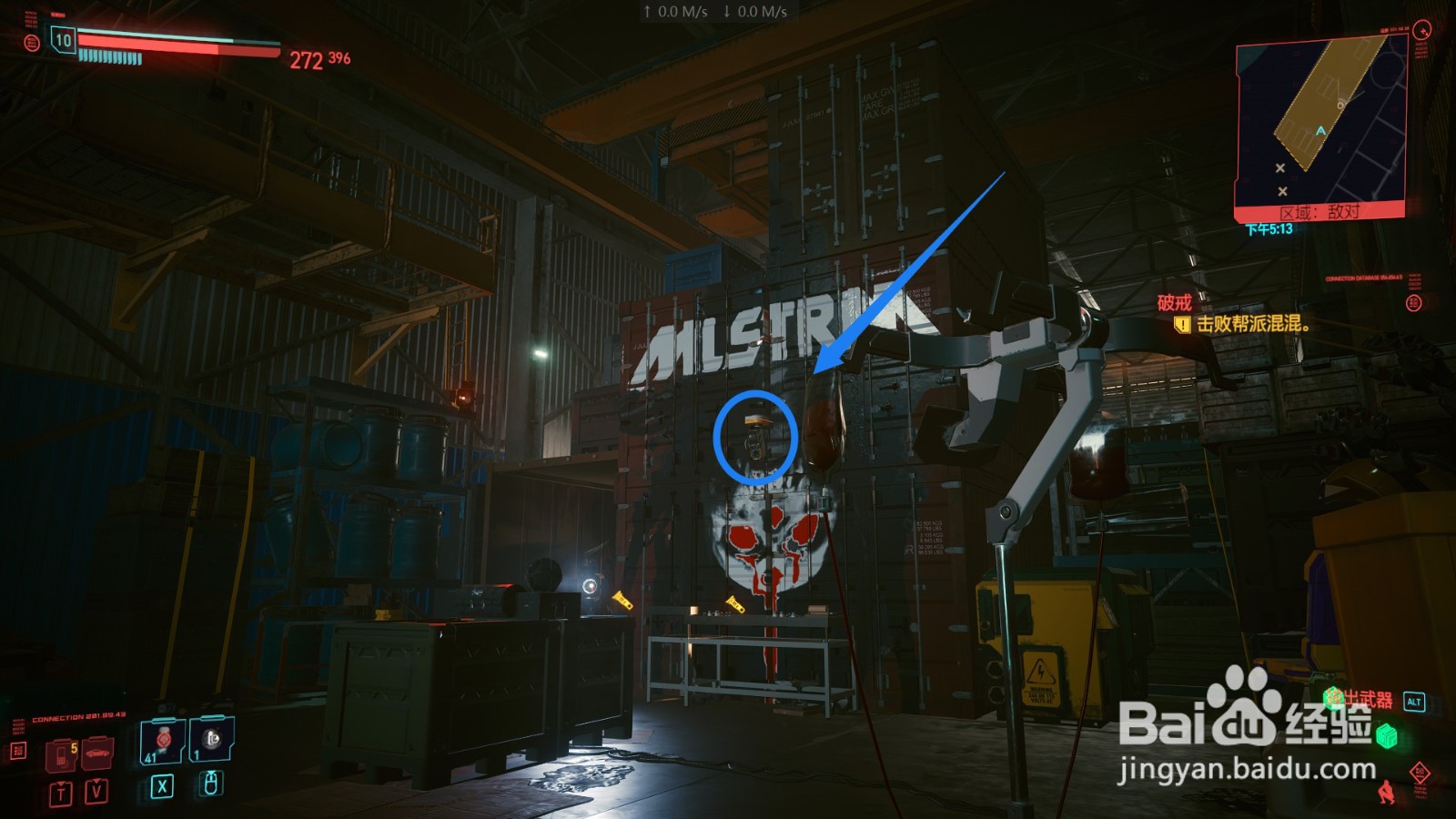The width and height of the screenshot is (1456, 819).
Task: Select the health inhaler slot showing 41
Action: point(163,741)
